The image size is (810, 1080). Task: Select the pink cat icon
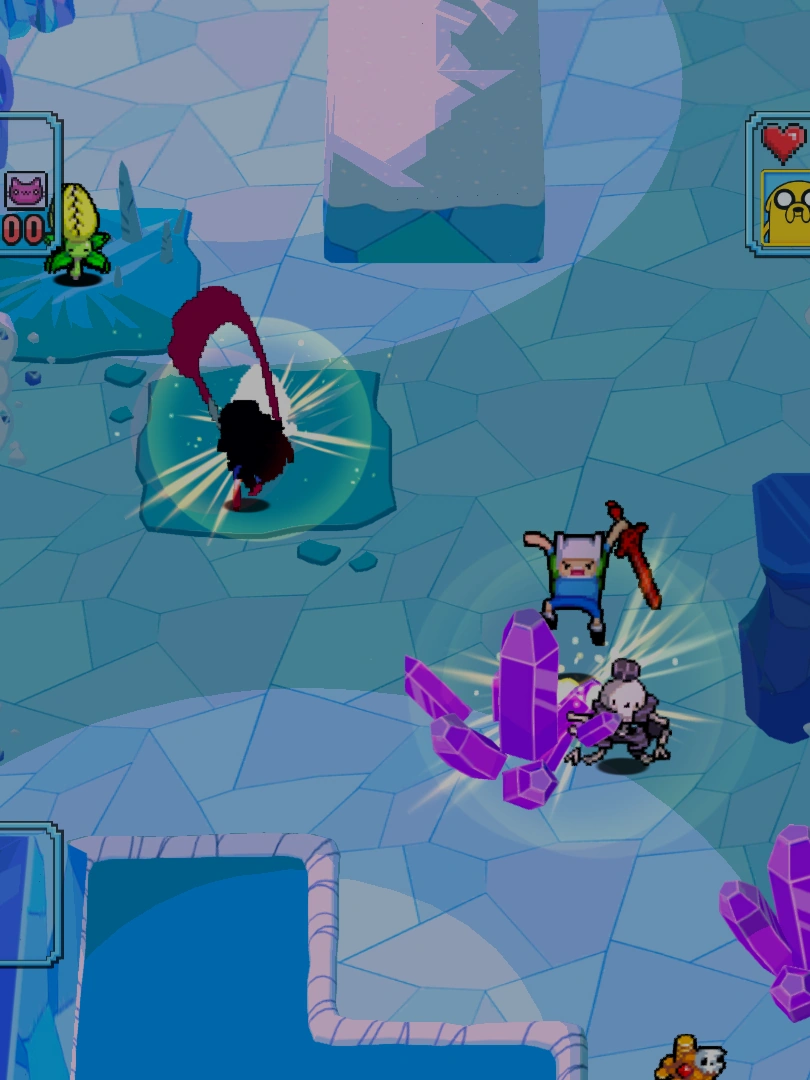tap(25, 189)
